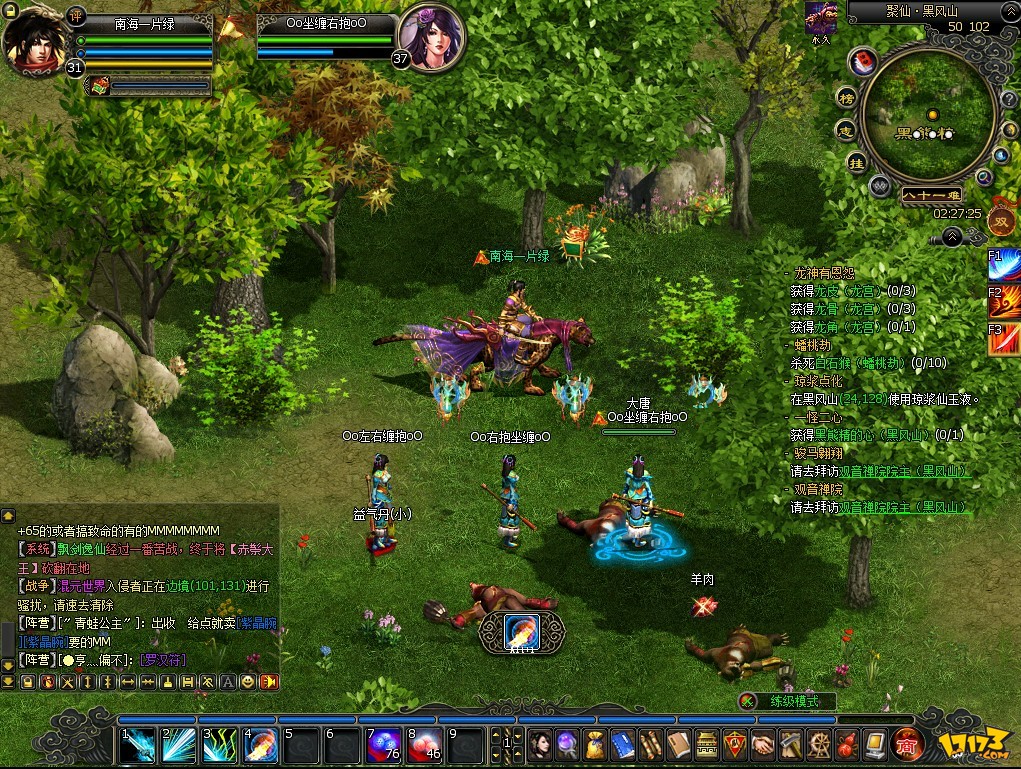Cast the hotbar slot 3 lightning skill
This screenshot has width=1021, height=769.
coord(220,745)
